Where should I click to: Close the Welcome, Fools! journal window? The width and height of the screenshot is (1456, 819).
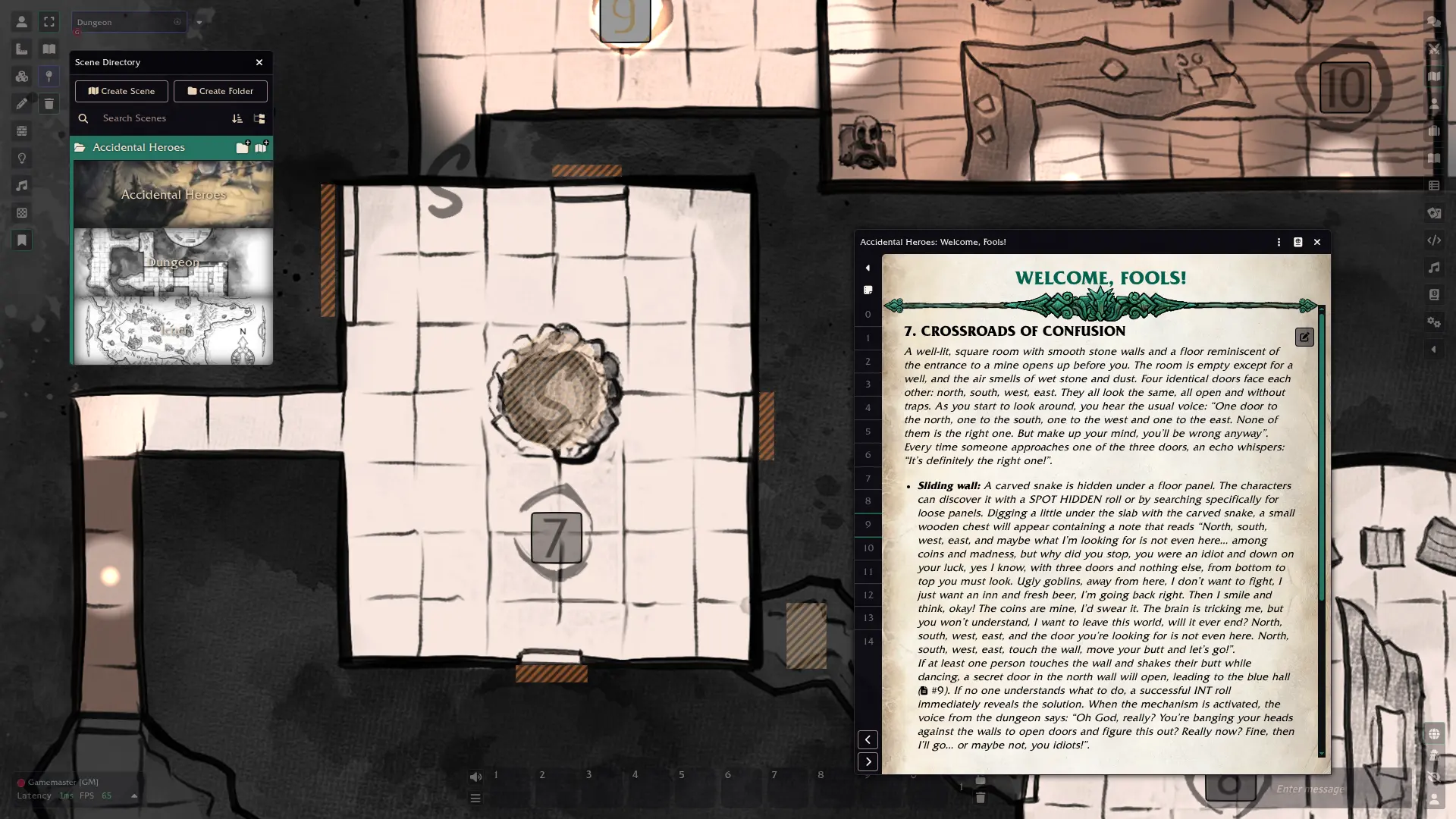click(x=1317, y=242)
